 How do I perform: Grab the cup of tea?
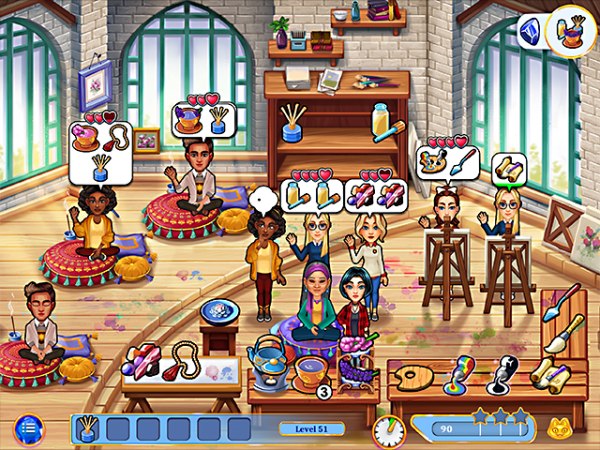point(309,370)
